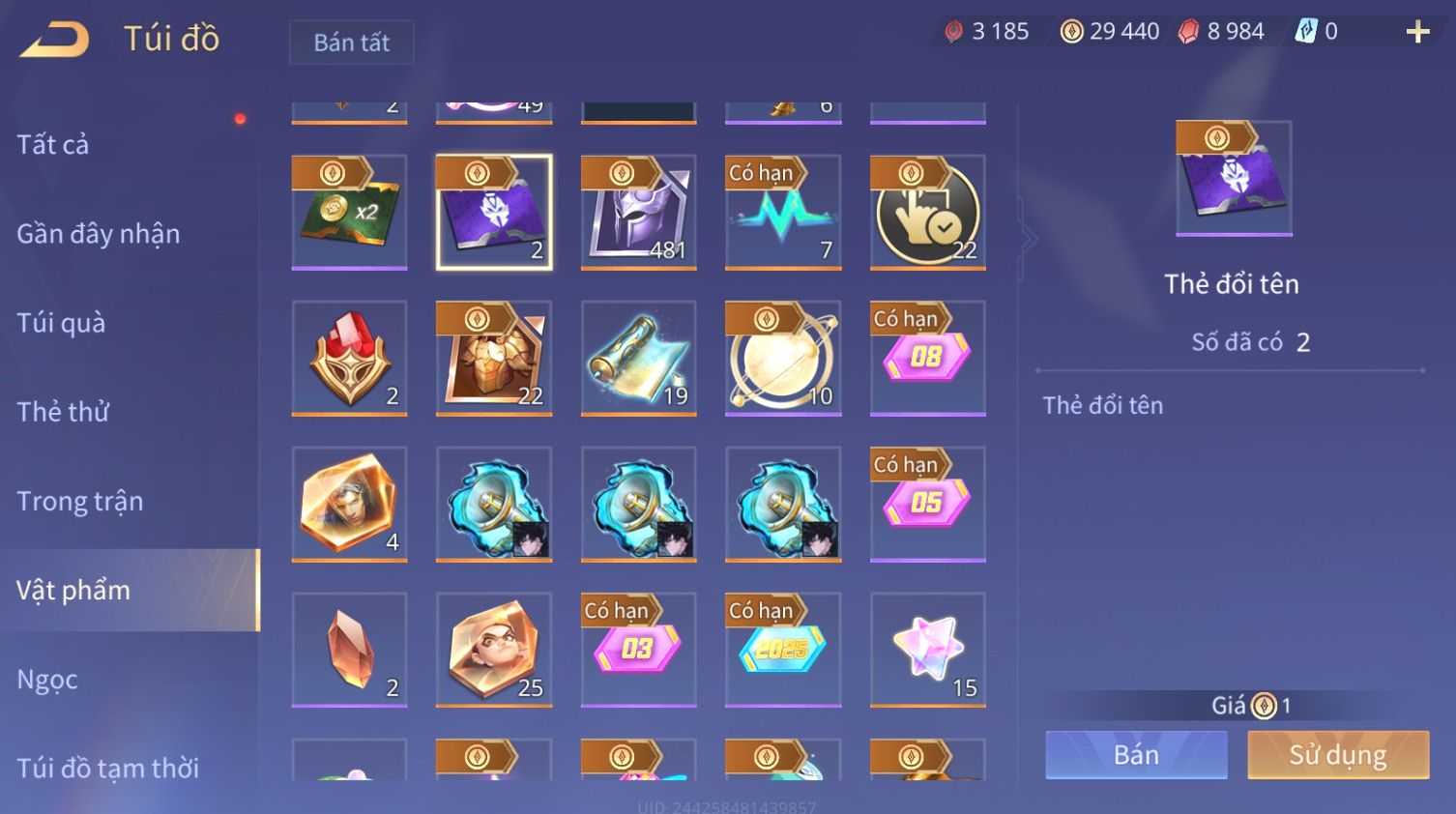The image size is (1456, 814).
Task: Choose the purple helmet item with 481
Action: pos(638,212)
